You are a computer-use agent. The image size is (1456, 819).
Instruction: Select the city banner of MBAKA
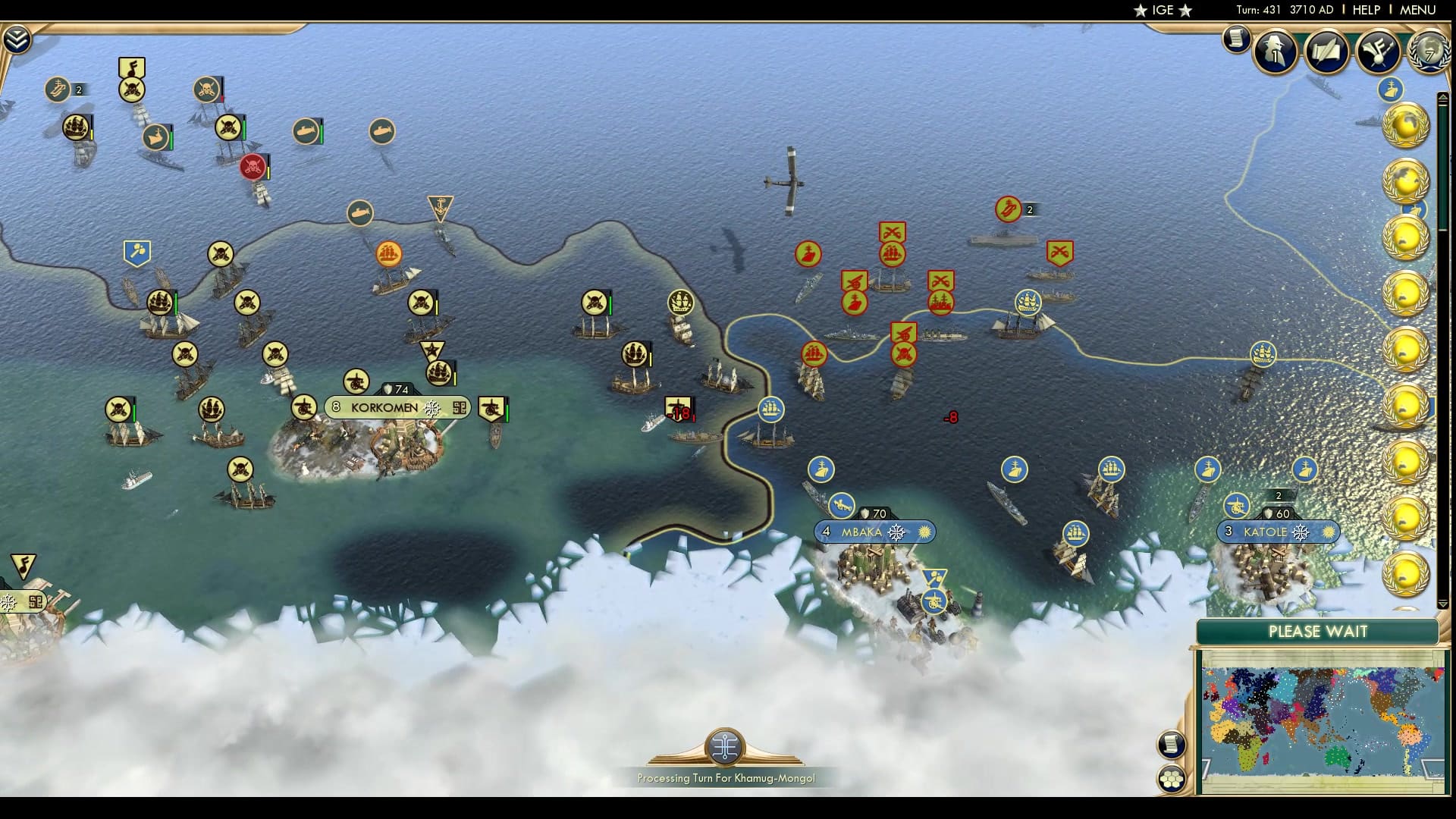tap(861, 532)
